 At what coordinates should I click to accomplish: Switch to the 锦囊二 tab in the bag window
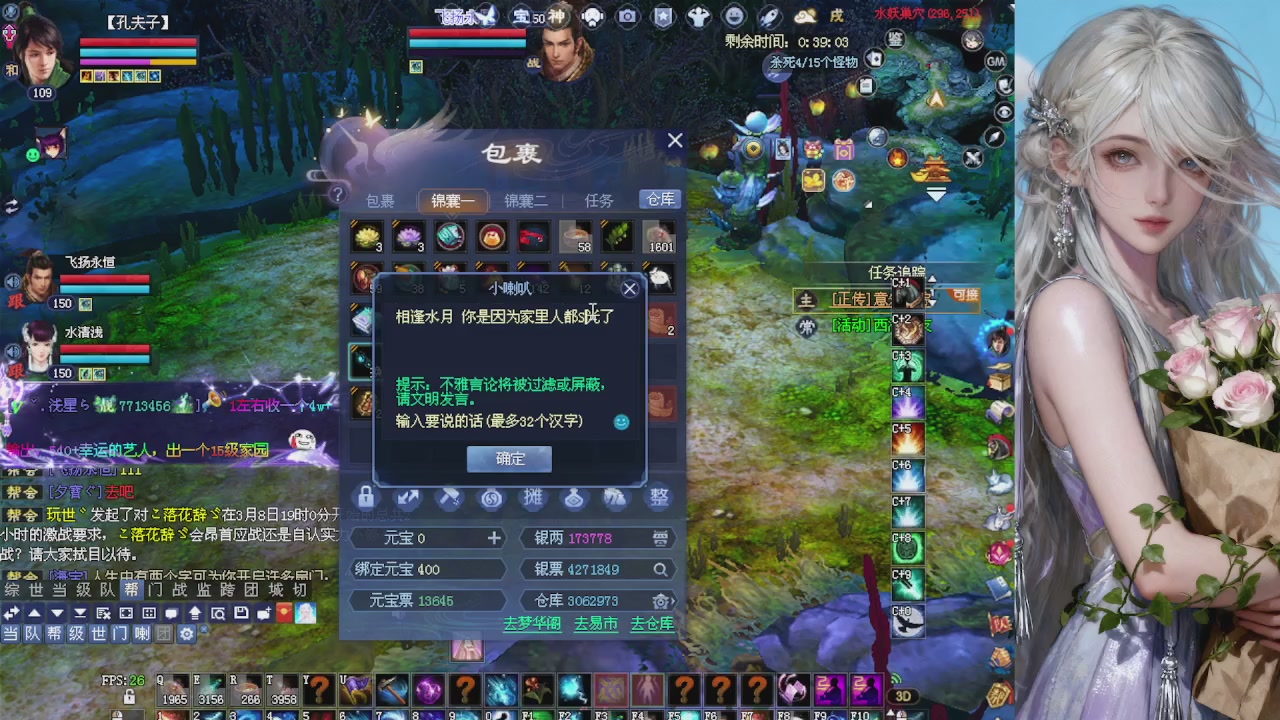pos(525,200)
